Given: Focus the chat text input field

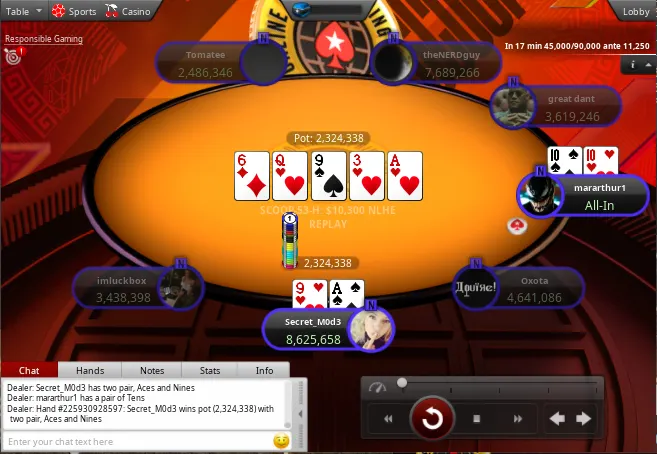Looking at the screenshot, I should pos(135,441).
